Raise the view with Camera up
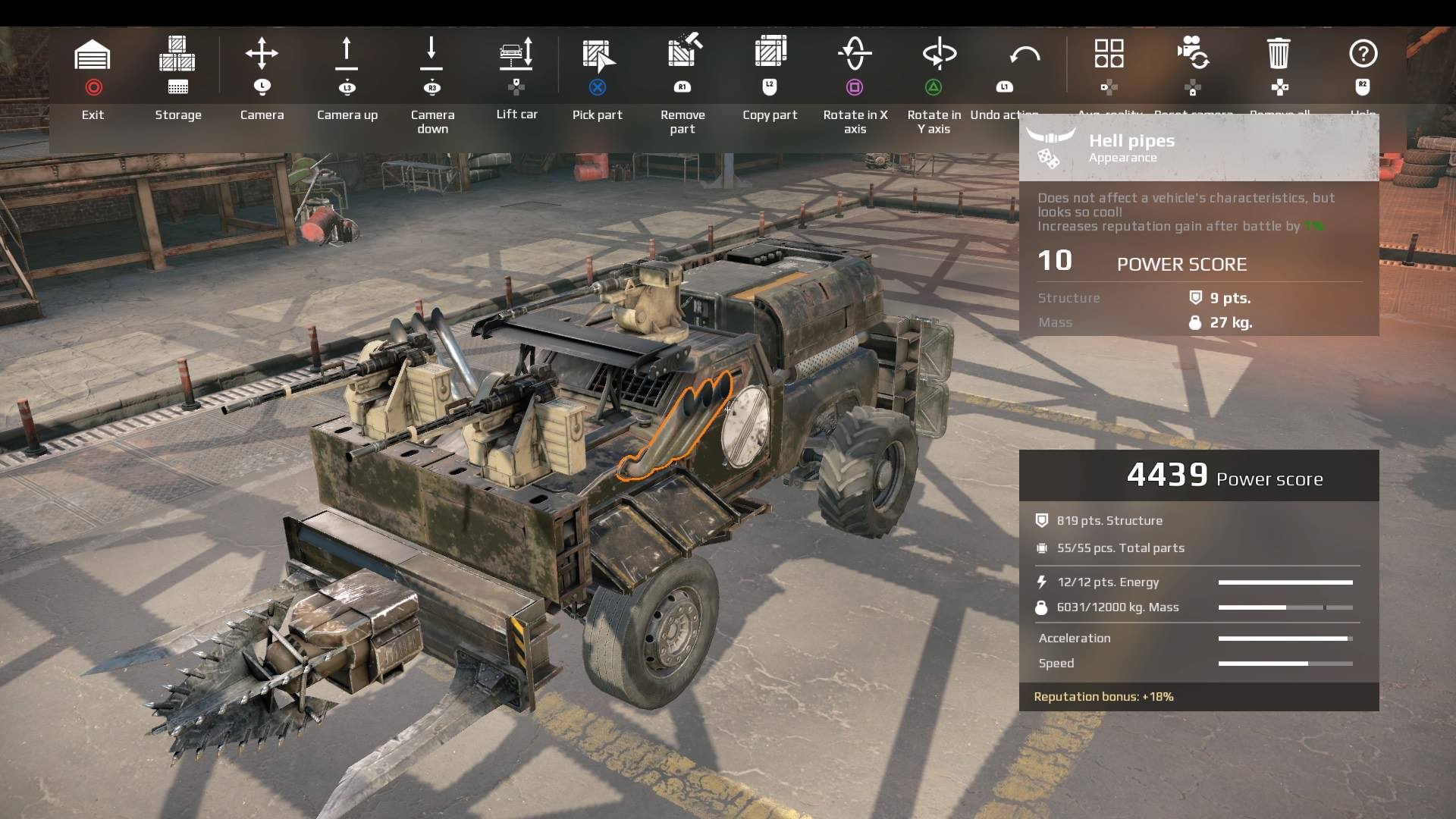The width and height of the screenshot is (1456, 819). [347, 55]
